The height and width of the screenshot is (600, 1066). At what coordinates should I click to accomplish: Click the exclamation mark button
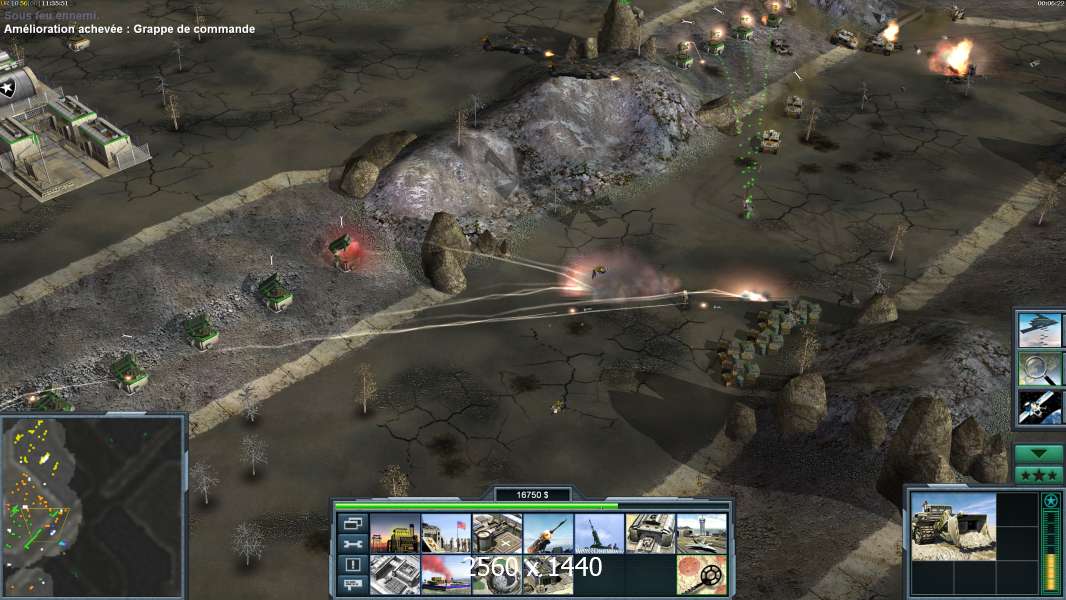pyautogui.click(x=352, y=565)
